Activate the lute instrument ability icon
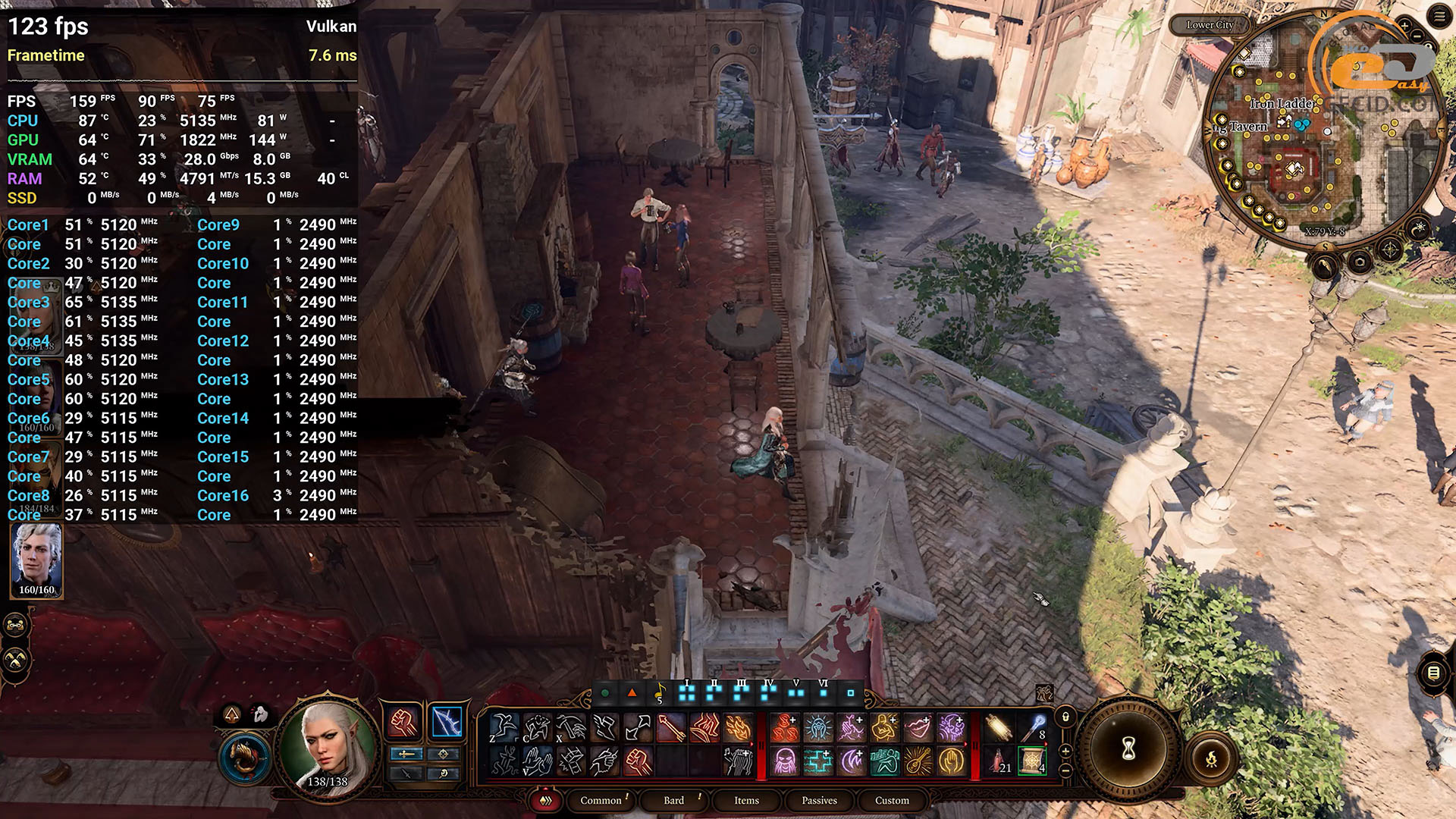This screenshot has width=1456, height=819. (918, 760)
